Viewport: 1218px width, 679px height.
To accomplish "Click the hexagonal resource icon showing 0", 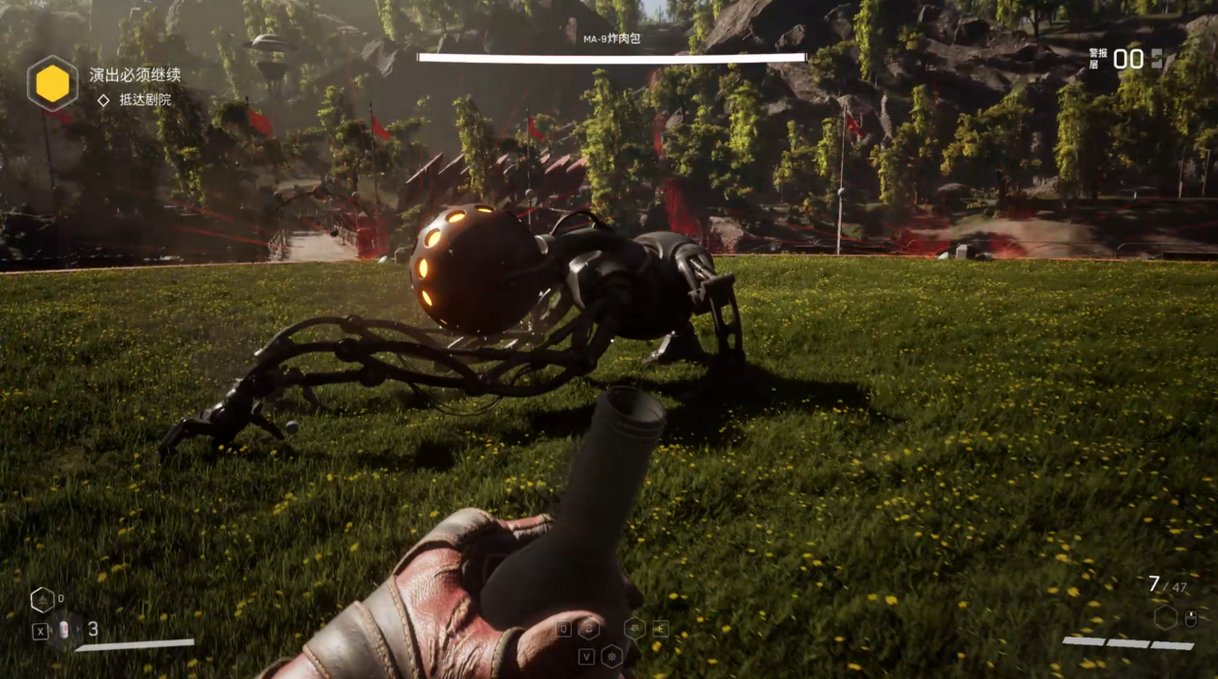I will [x=42, y=599].
